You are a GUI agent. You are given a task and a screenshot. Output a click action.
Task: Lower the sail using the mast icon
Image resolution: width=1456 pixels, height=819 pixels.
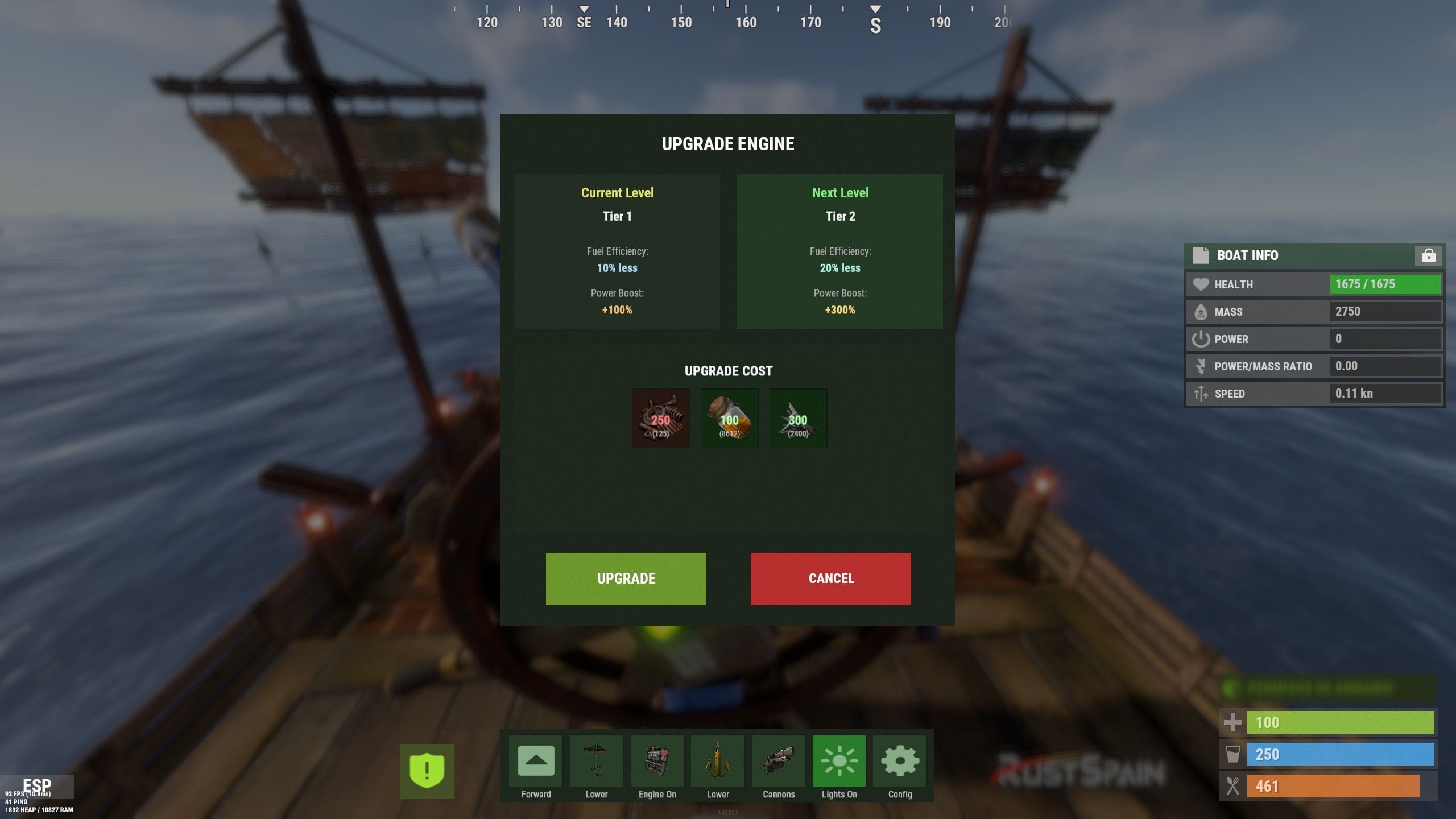pyautogui.click(x=596, y=762)
